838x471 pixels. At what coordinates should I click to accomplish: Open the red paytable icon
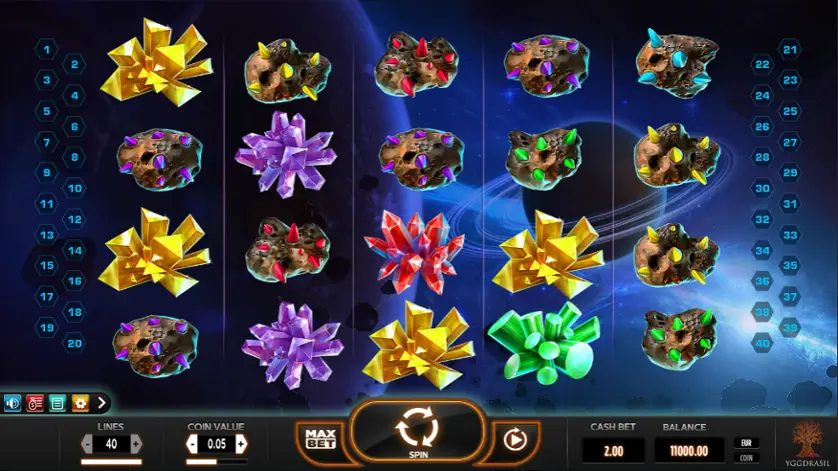pyautogui.click(x=35, y=404)
